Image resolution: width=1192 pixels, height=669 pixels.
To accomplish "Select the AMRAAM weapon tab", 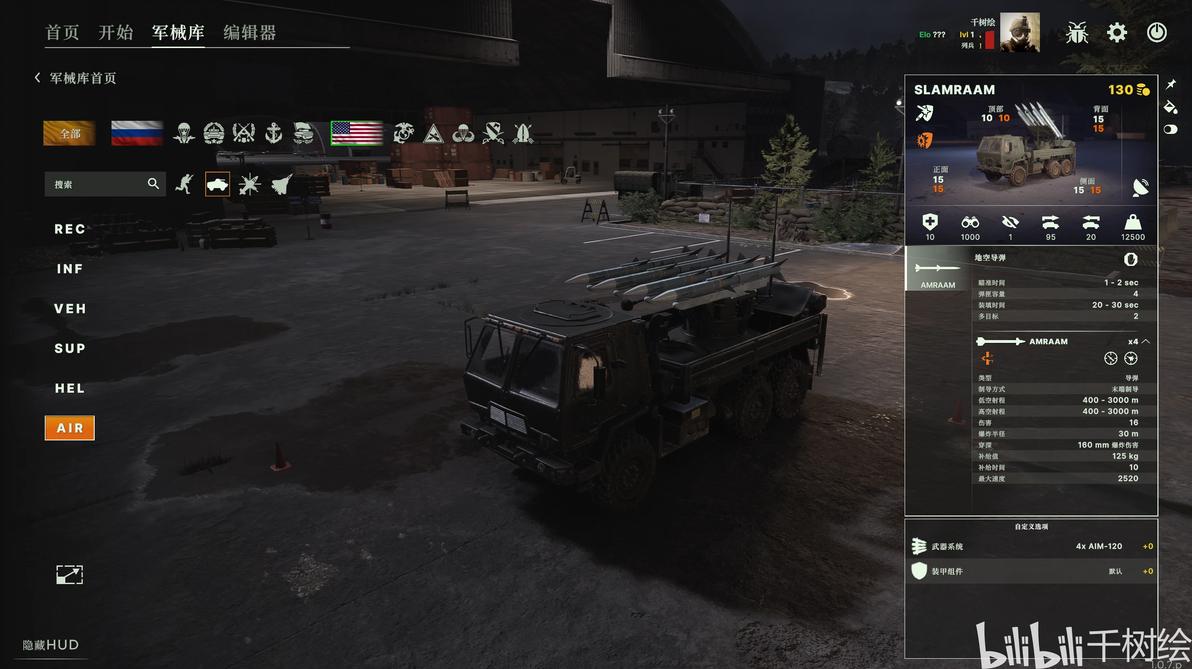I will click(938, 272).
